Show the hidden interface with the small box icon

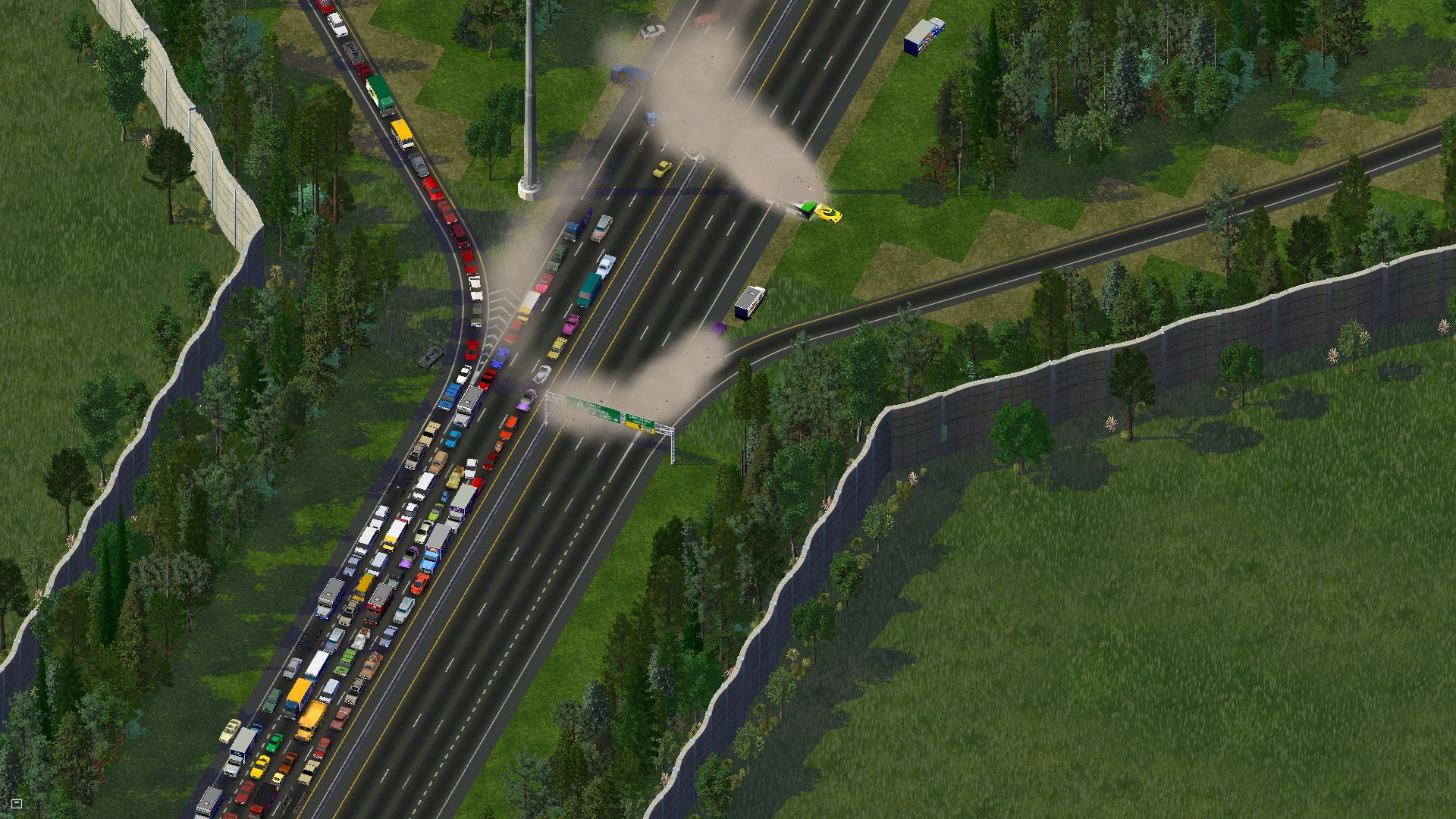point(17,803)
